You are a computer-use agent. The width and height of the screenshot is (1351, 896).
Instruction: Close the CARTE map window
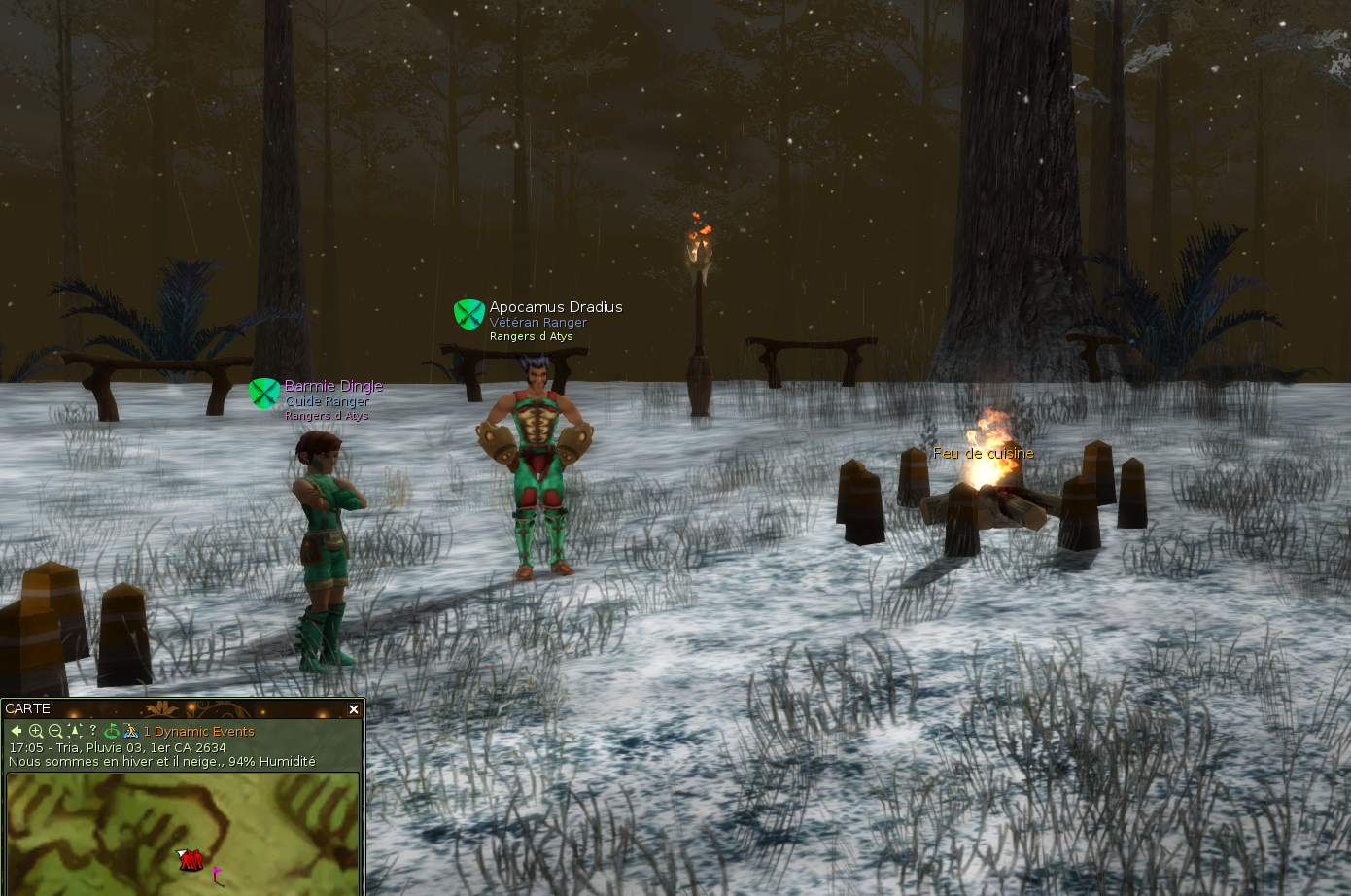click(x=354, y=709)
